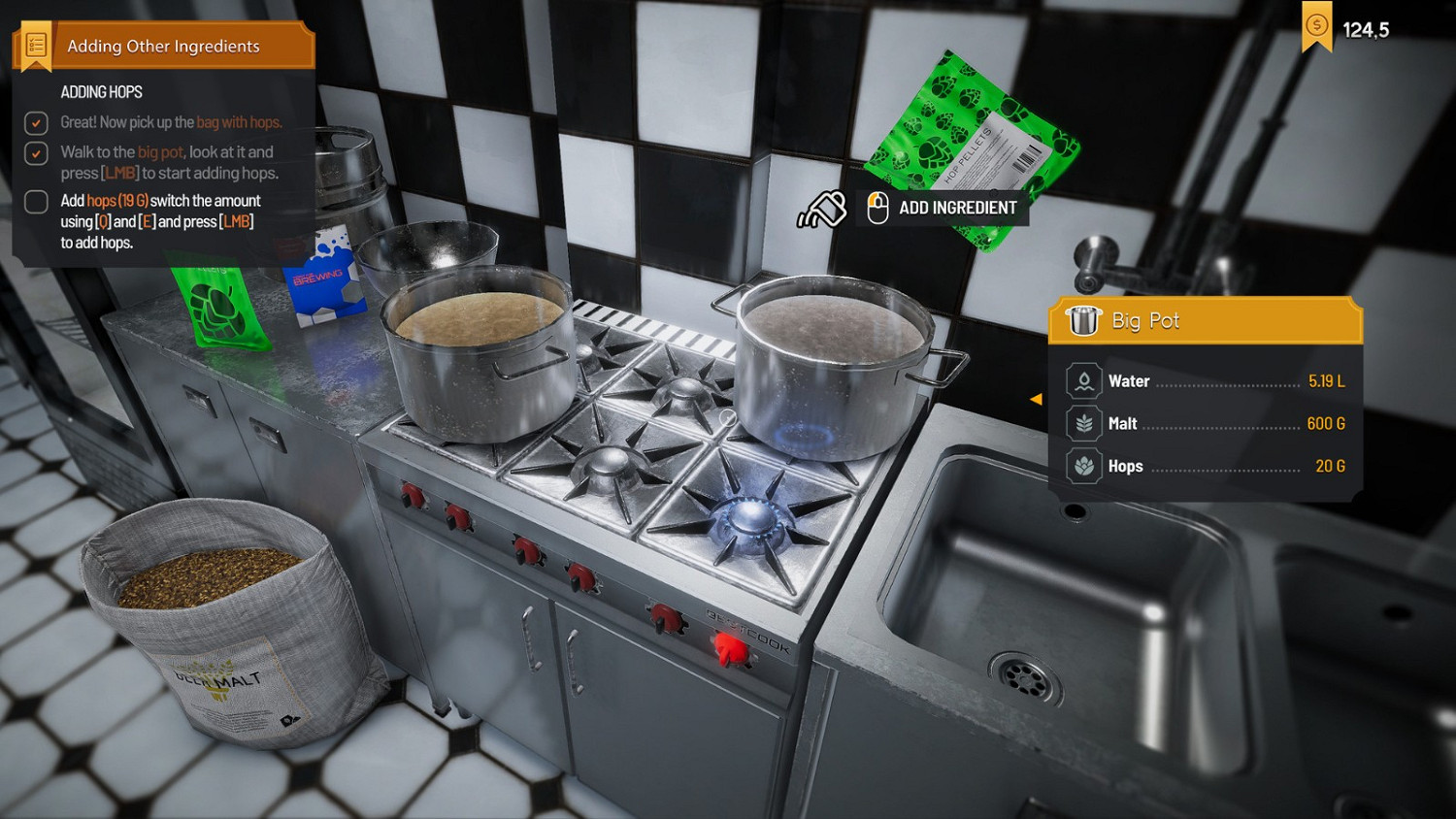Click the hops icon beside 20 G
Image resolution: width=1456 pixels, height=819 pixels.
(1082, 466)
